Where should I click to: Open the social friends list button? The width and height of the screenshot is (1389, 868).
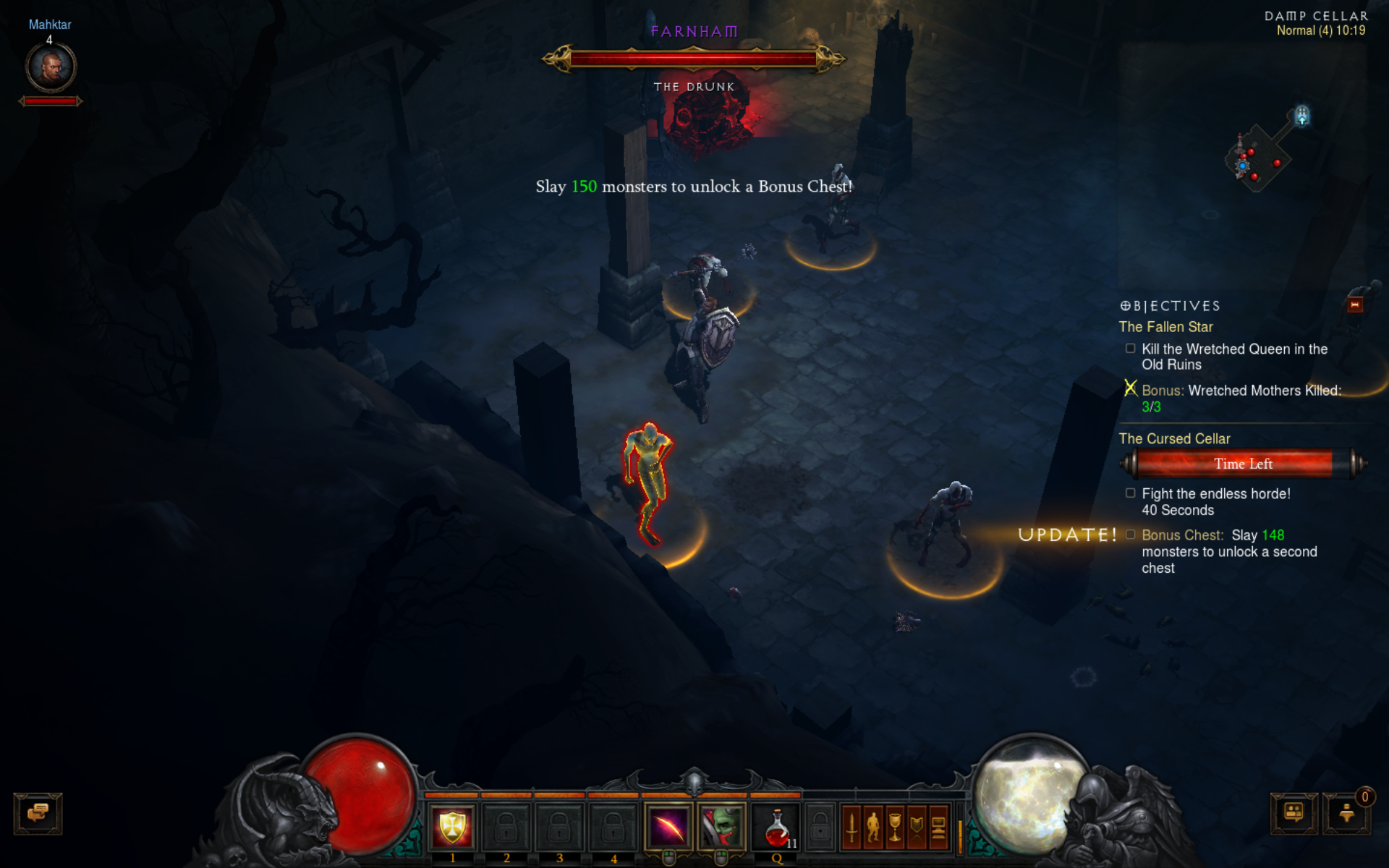1294,813
